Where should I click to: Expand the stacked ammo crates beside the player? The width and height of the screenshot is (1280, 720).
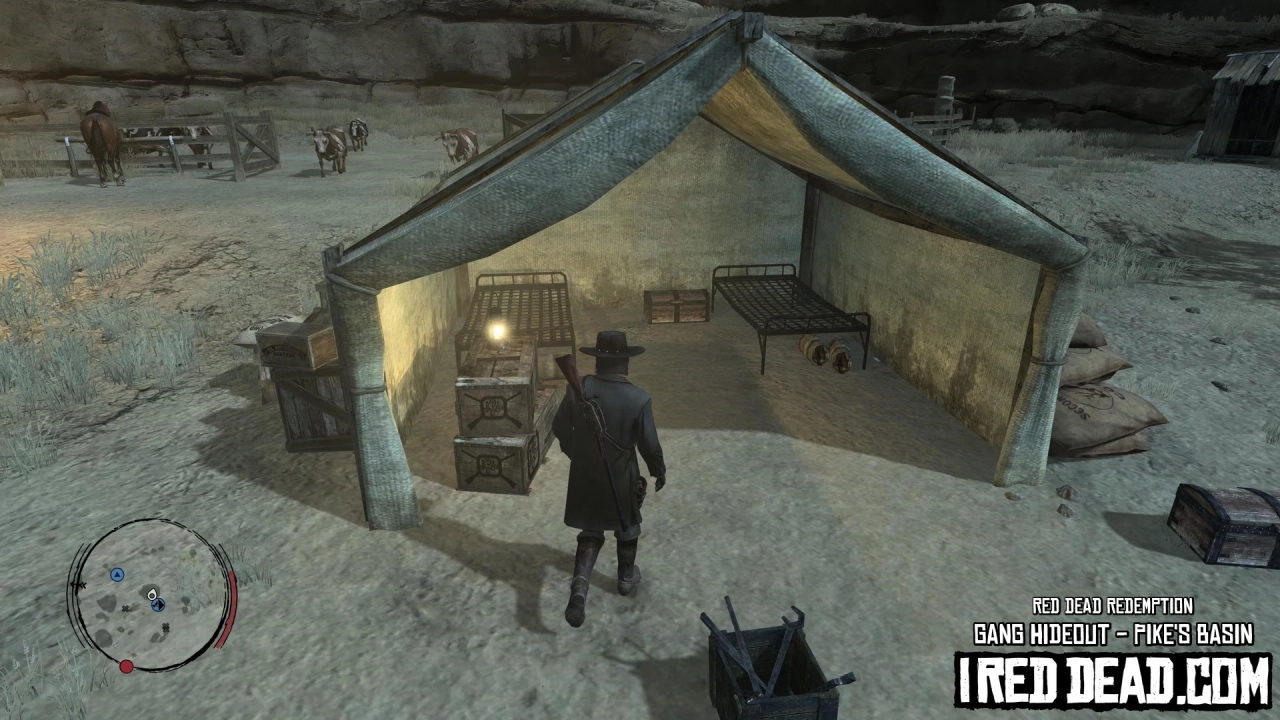click(x=492, y=432)
